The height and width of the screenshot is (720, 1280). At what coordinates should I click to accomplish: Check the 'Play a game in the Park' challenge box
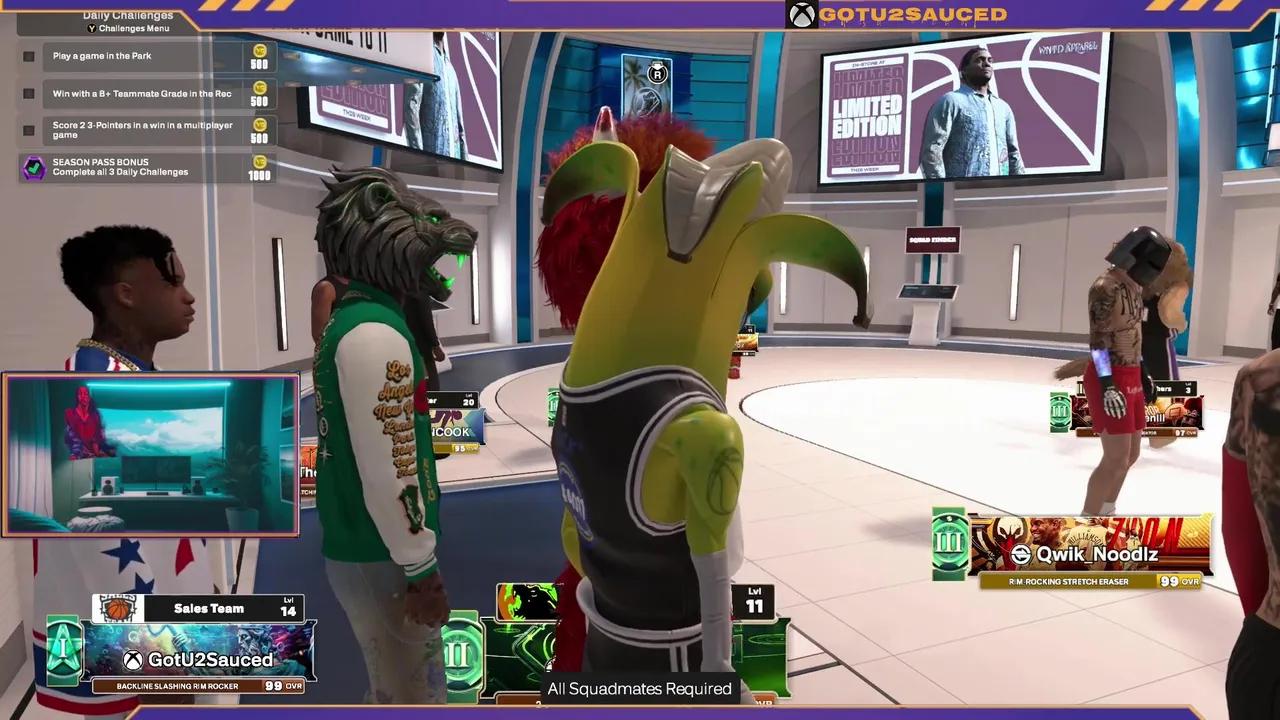pyautogui.click(x=28, y=56)
